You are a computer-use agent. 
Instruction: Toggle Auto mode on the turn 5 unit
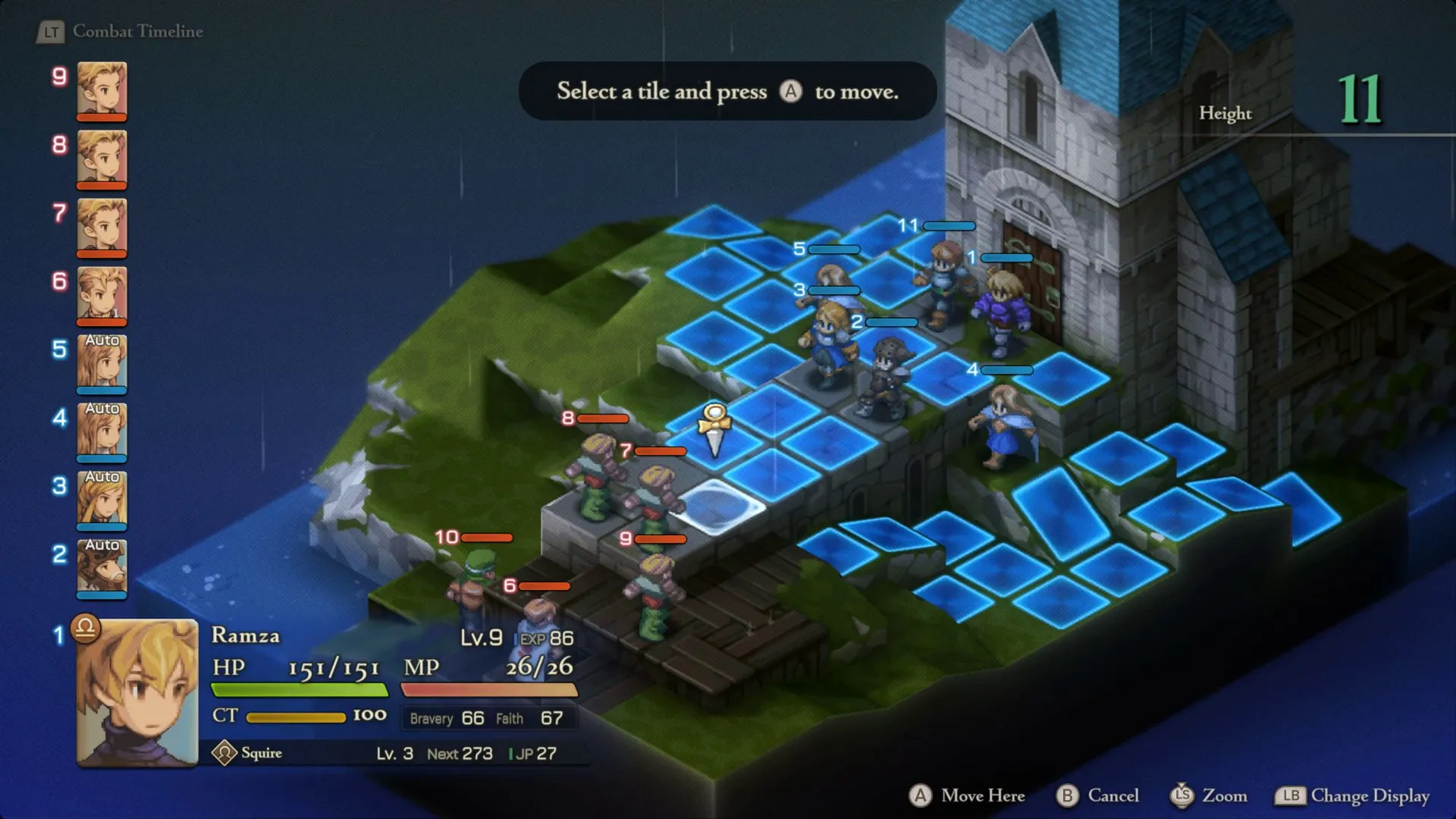point(101,364)
